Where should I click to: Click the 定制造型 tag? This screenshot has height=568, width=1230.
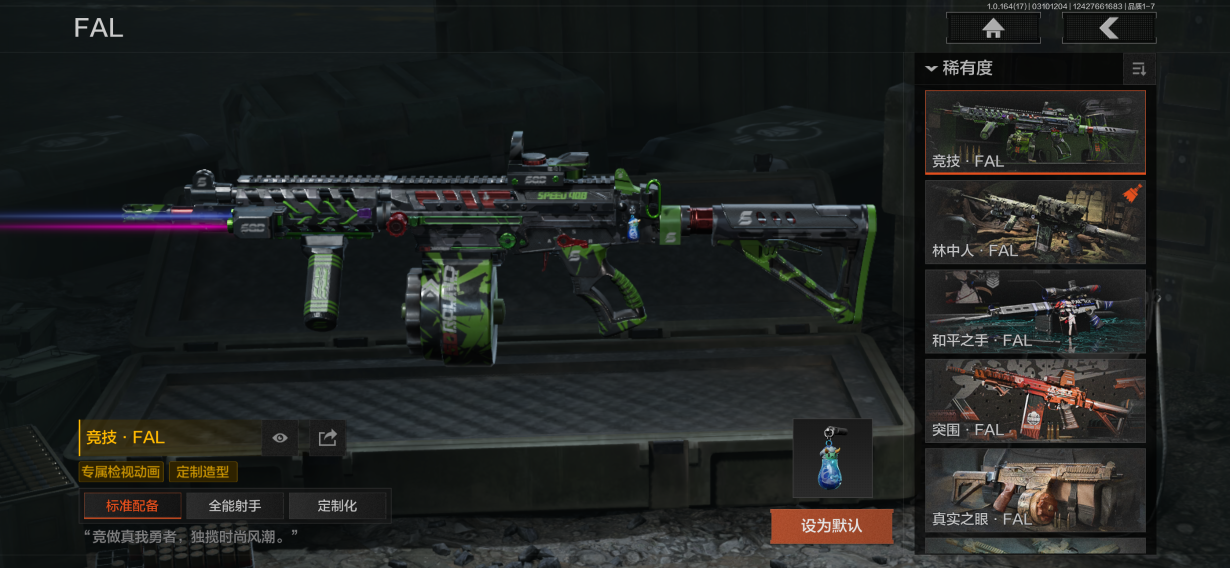(203, 472)
